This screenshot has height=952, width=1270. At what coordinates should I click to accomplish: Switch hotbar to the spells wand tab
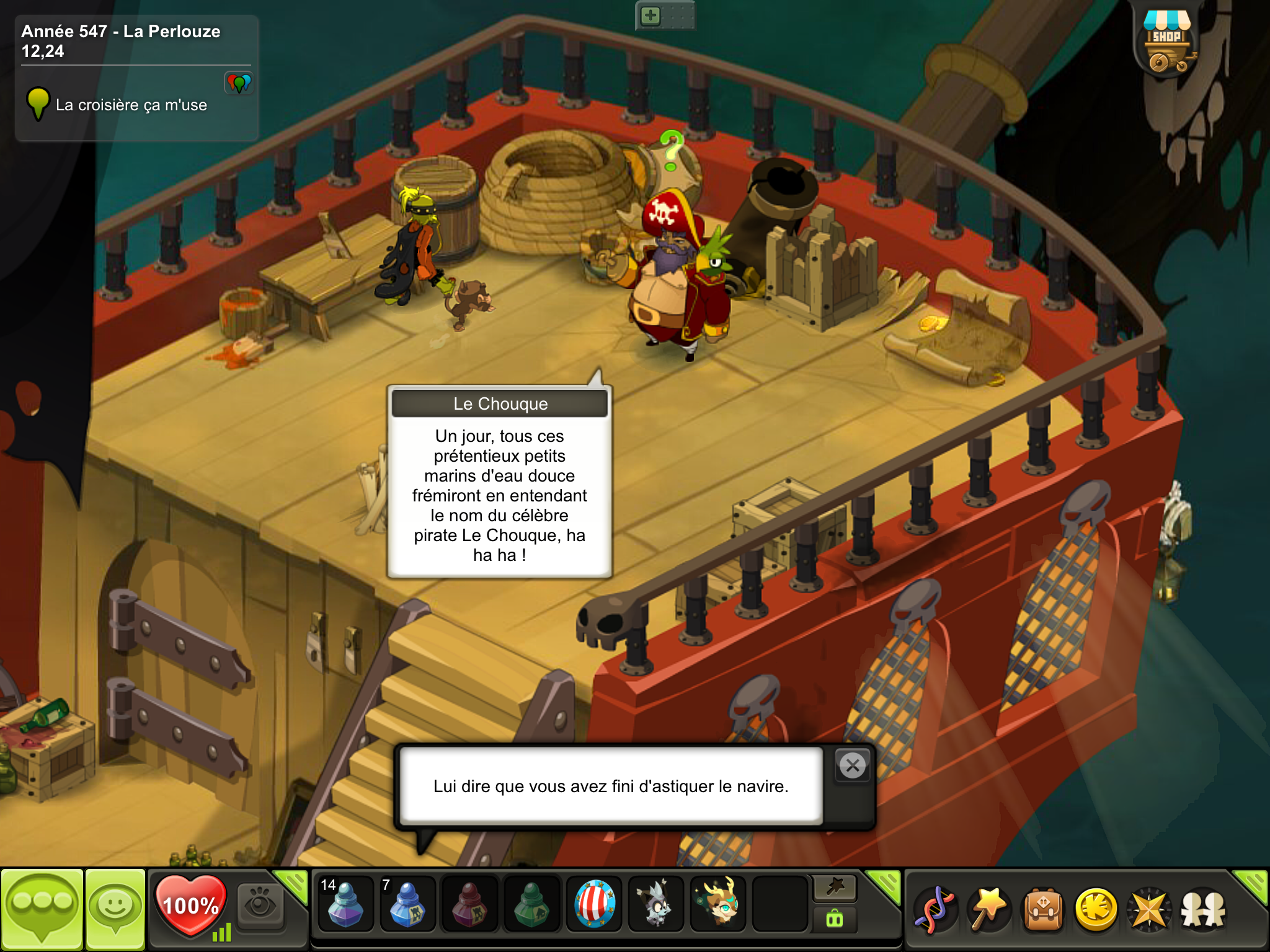pyautogui.click(x=835, y=888)
